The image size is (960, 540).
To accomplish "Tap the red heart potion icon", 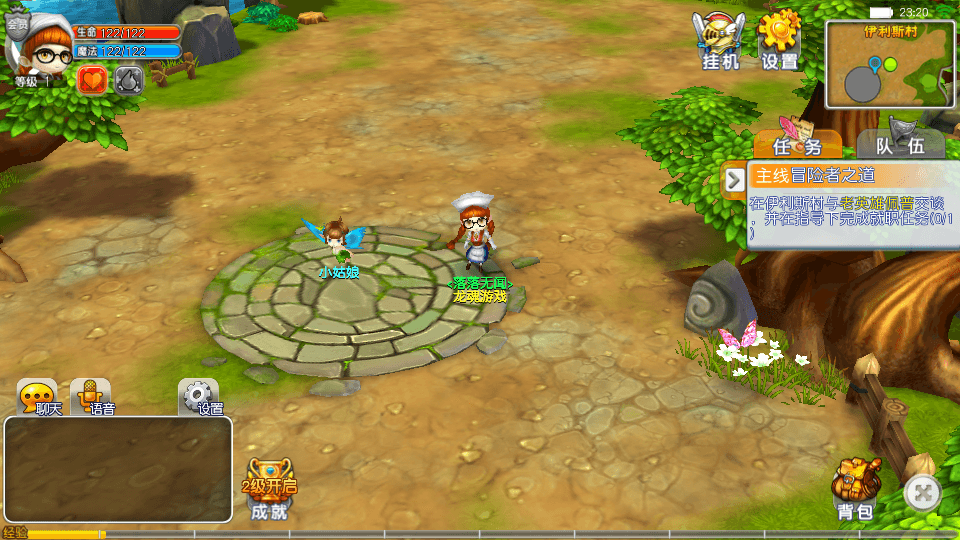I will (92, 80).
